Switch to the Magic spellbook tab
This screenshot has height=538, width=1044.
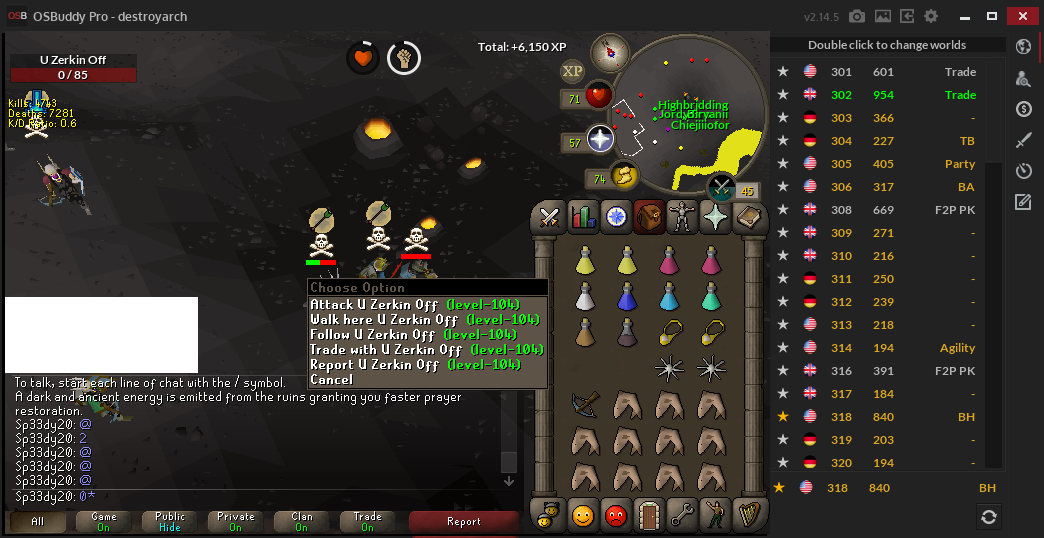(x=747, y=216)
